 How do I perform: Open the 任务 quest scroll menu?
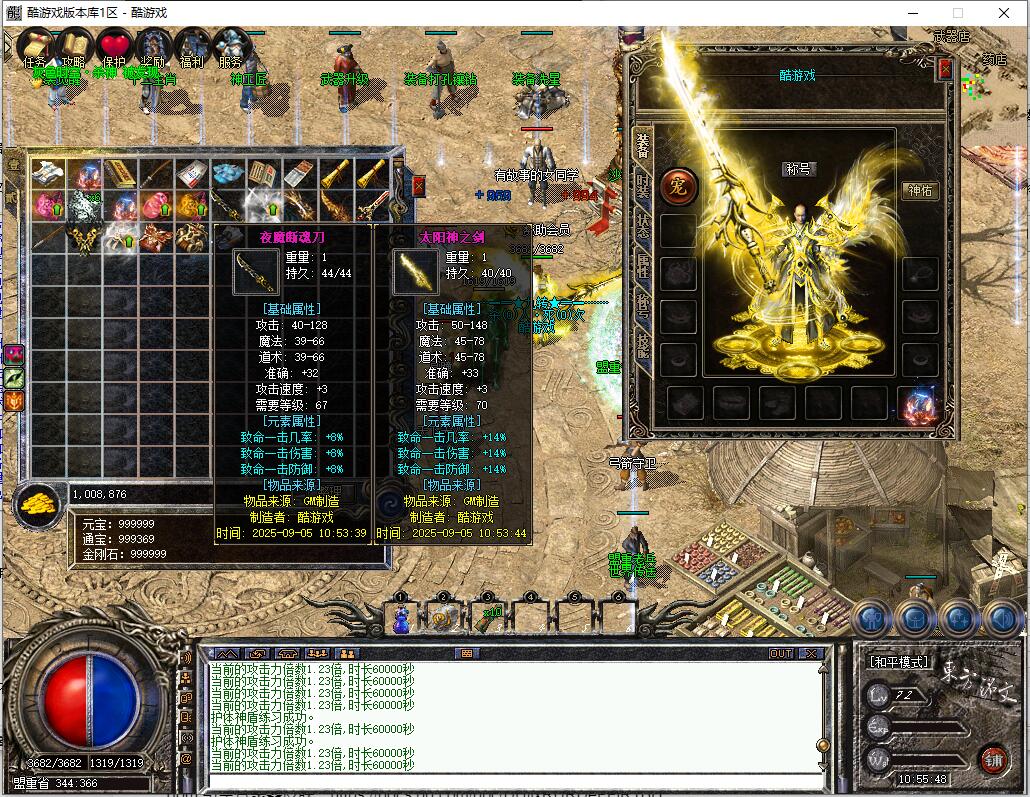click(35, 47)
